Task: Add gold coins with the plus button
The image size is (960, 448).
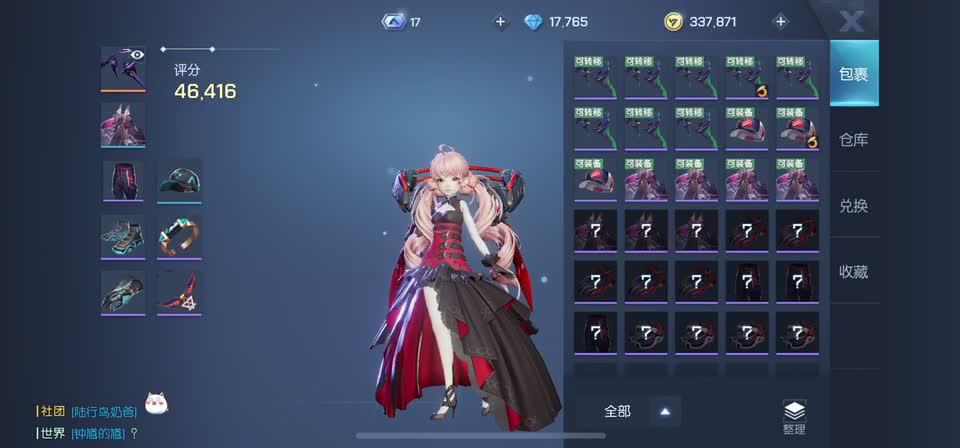Action: tap(781, 21)
